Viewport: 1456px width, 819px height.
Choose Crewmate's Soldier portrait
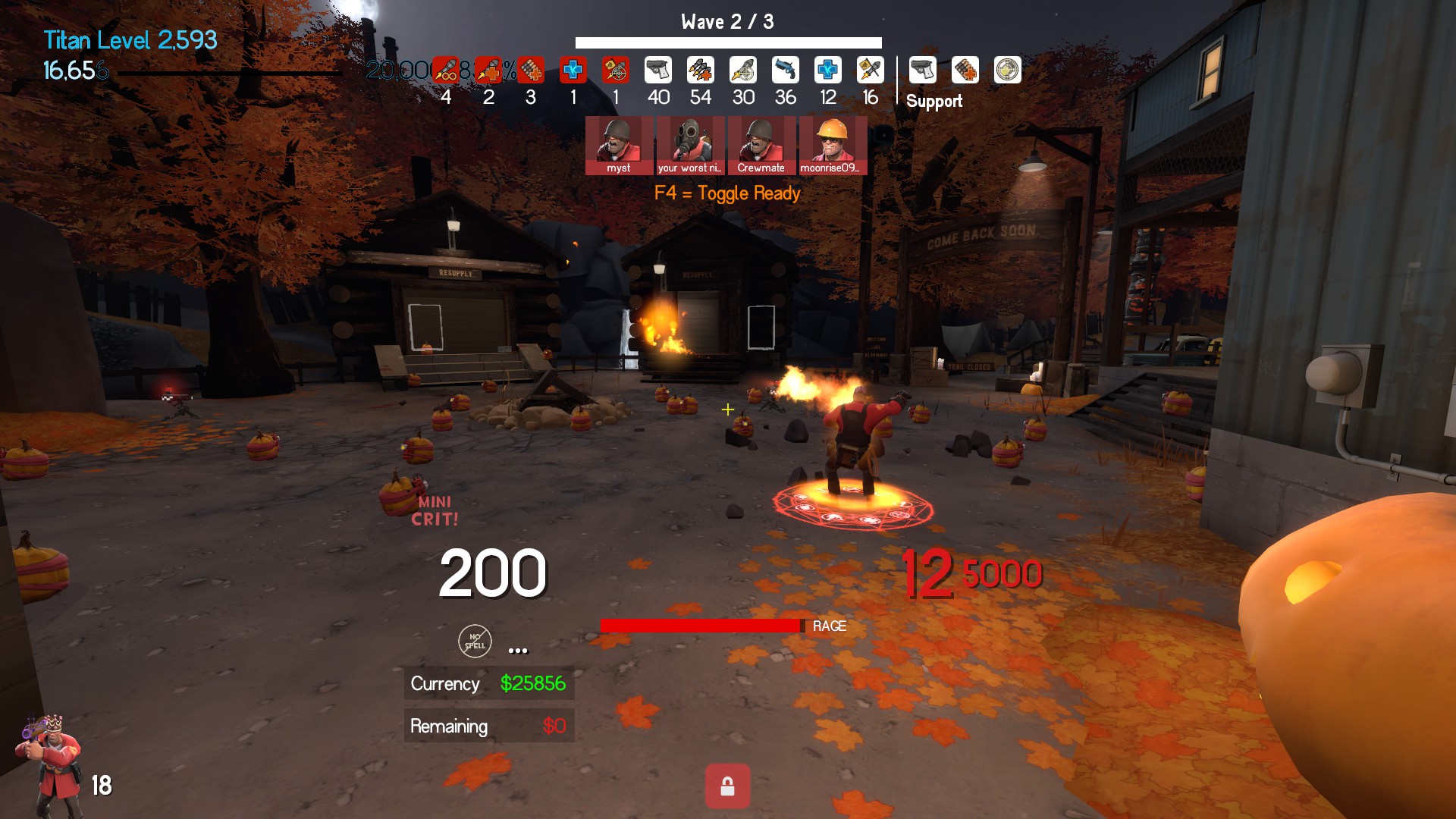pos(761,144)
